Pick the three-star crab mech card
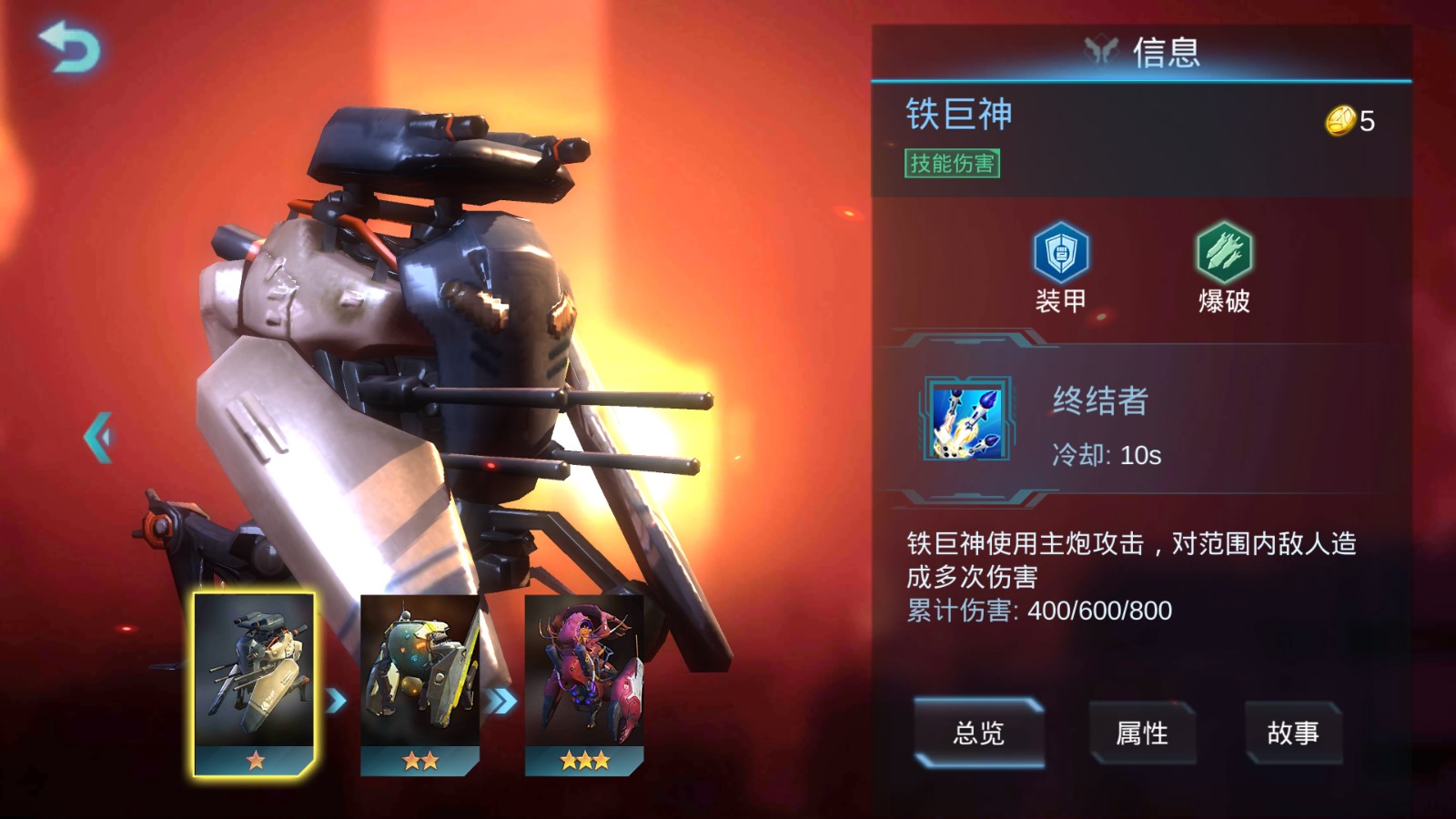This screenshot has height=819, width=1456. tap(584, 683)
